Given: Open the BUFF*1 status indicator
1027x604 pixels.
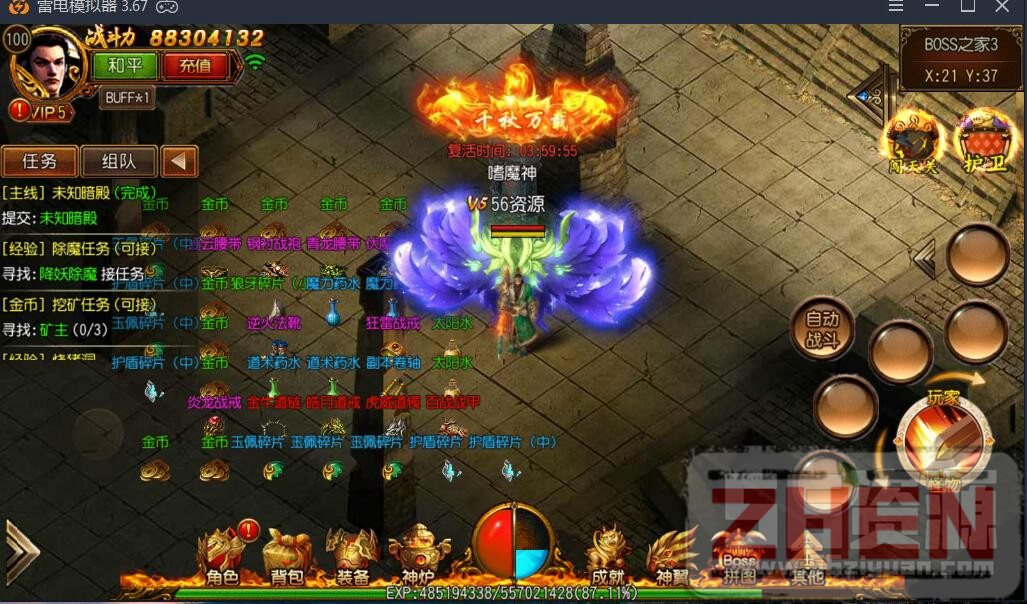Looking at the screenshot, I should point(127,97).
